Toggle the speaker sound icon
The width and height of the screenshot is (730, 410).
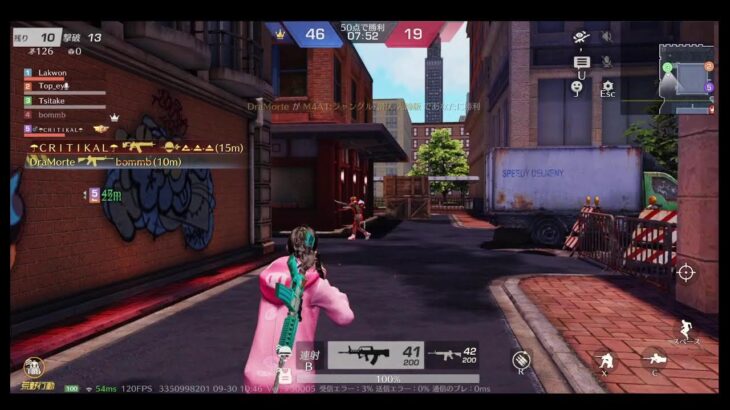[606, 37]
